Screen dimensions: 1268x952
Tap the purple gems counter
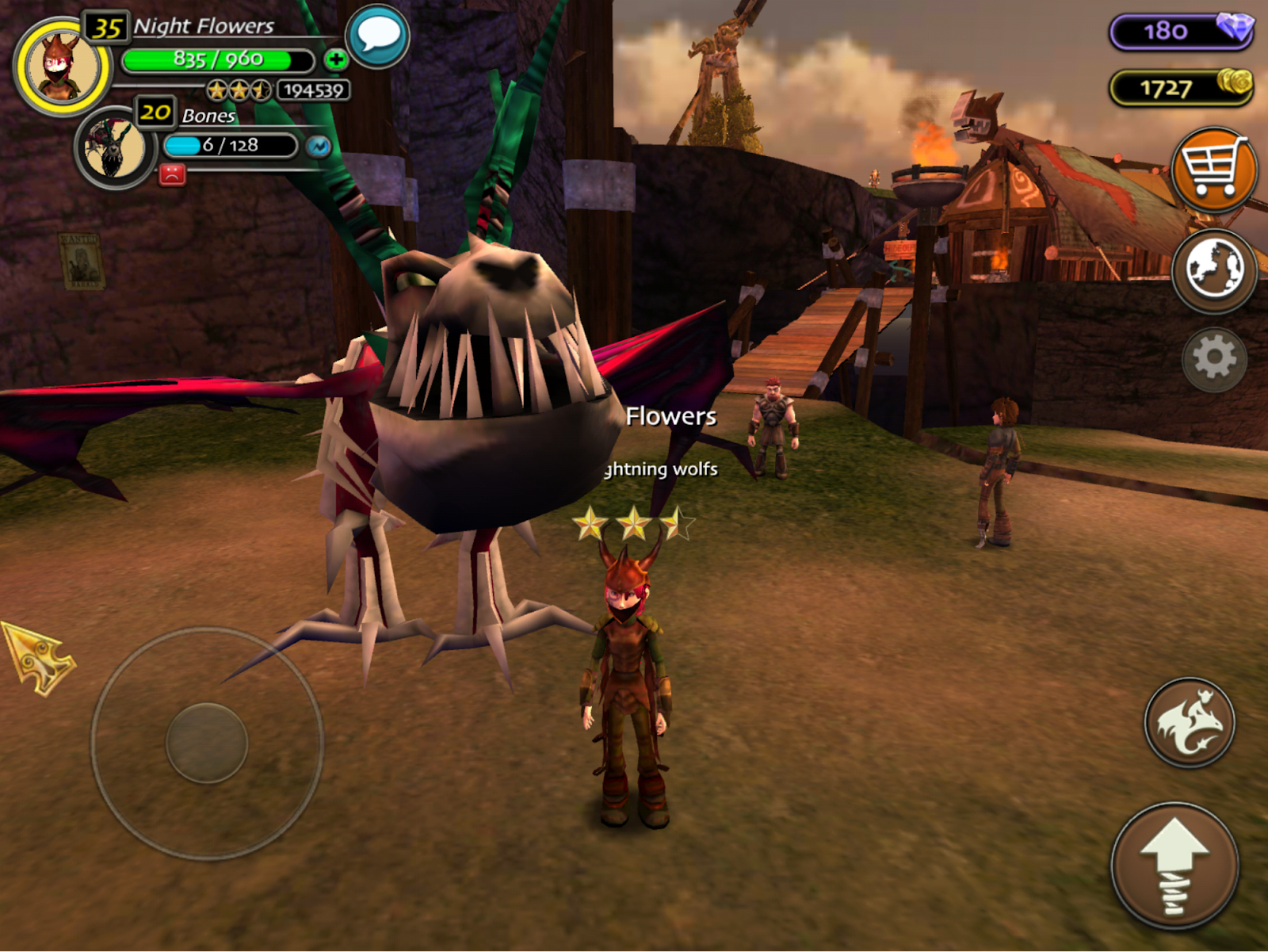click(x=1181, y=32)
